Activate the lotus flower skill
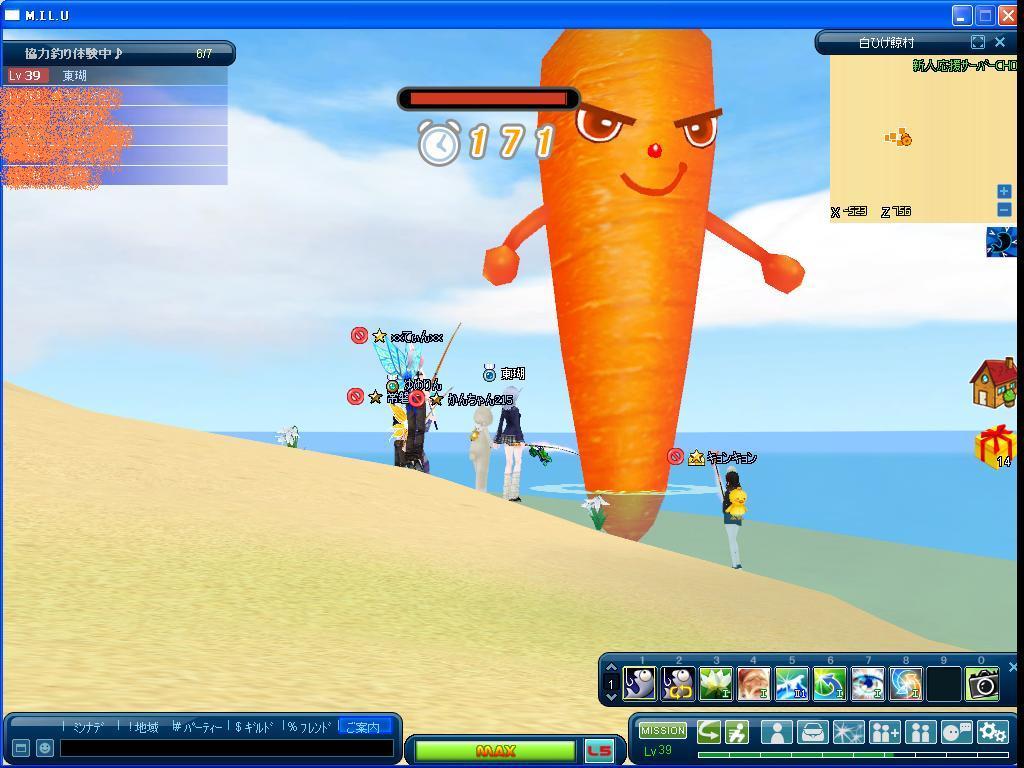1024x768 pixels. (716, 683)
